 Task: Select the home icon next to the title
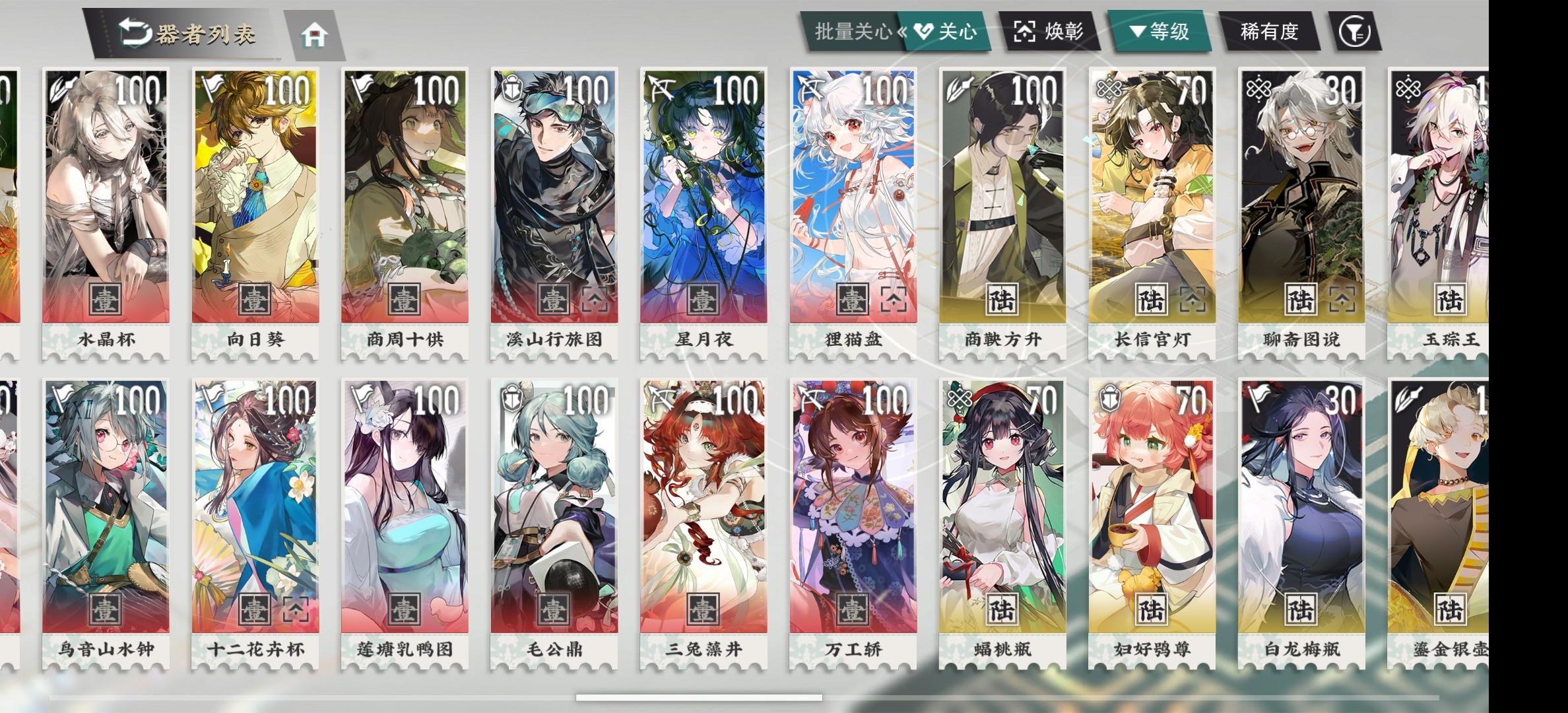315,36
